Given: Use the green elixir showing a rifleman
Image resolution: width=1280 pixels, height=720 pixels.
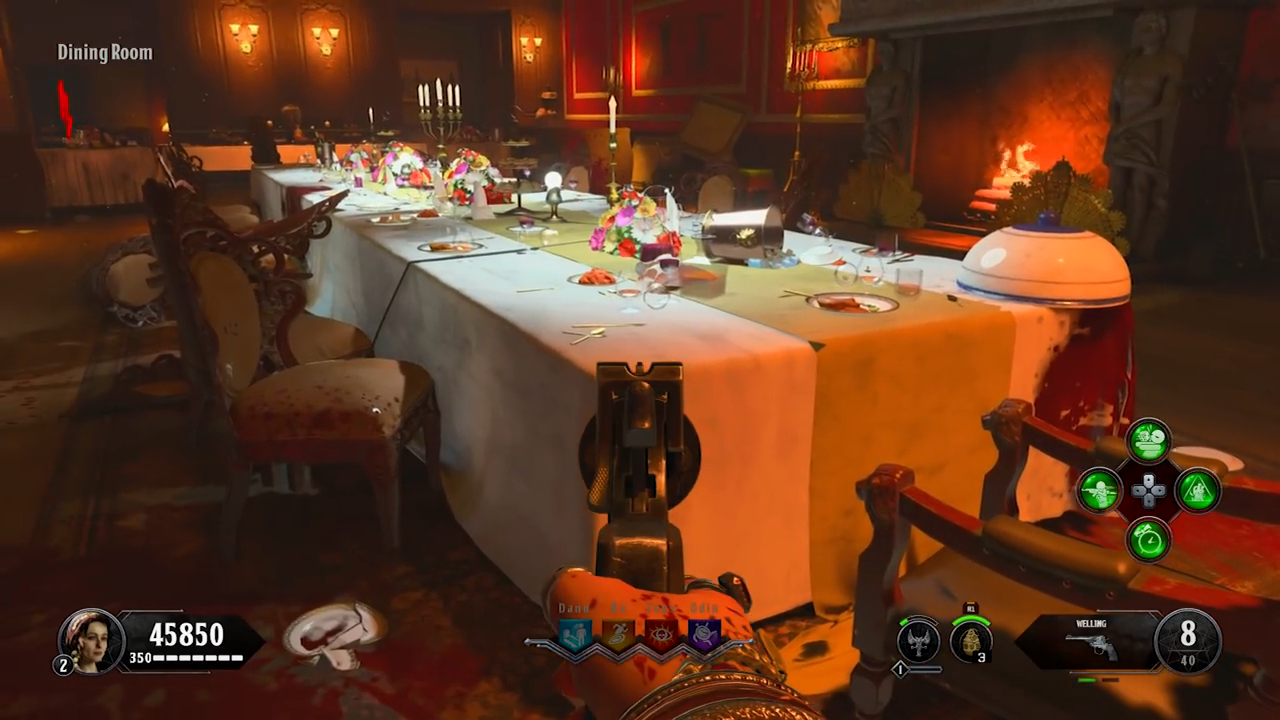Looking at the screenshot, I should pos(1099,491).
